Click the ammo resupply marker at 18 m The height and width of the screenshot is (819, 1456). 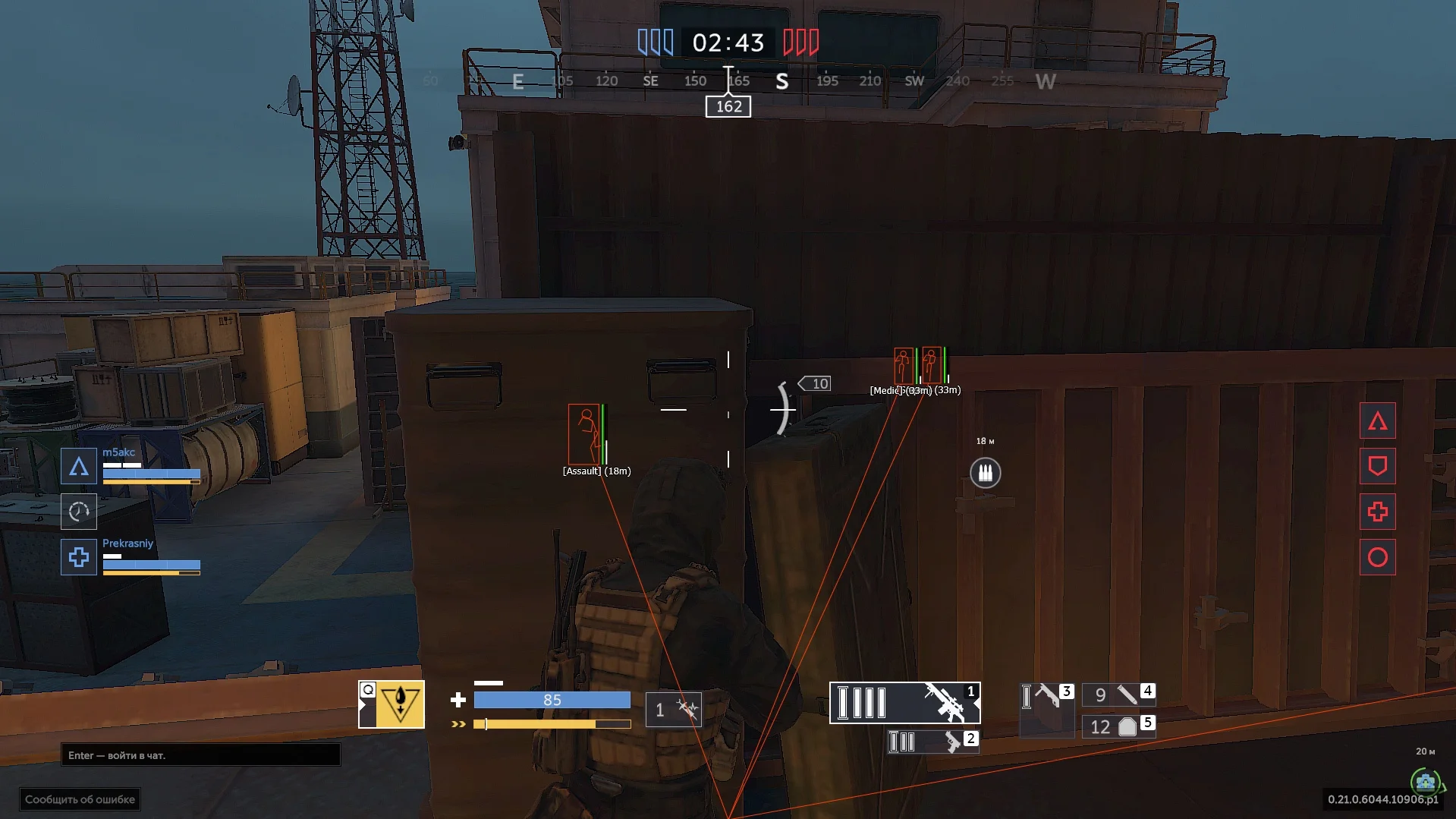tap(985, 473)
